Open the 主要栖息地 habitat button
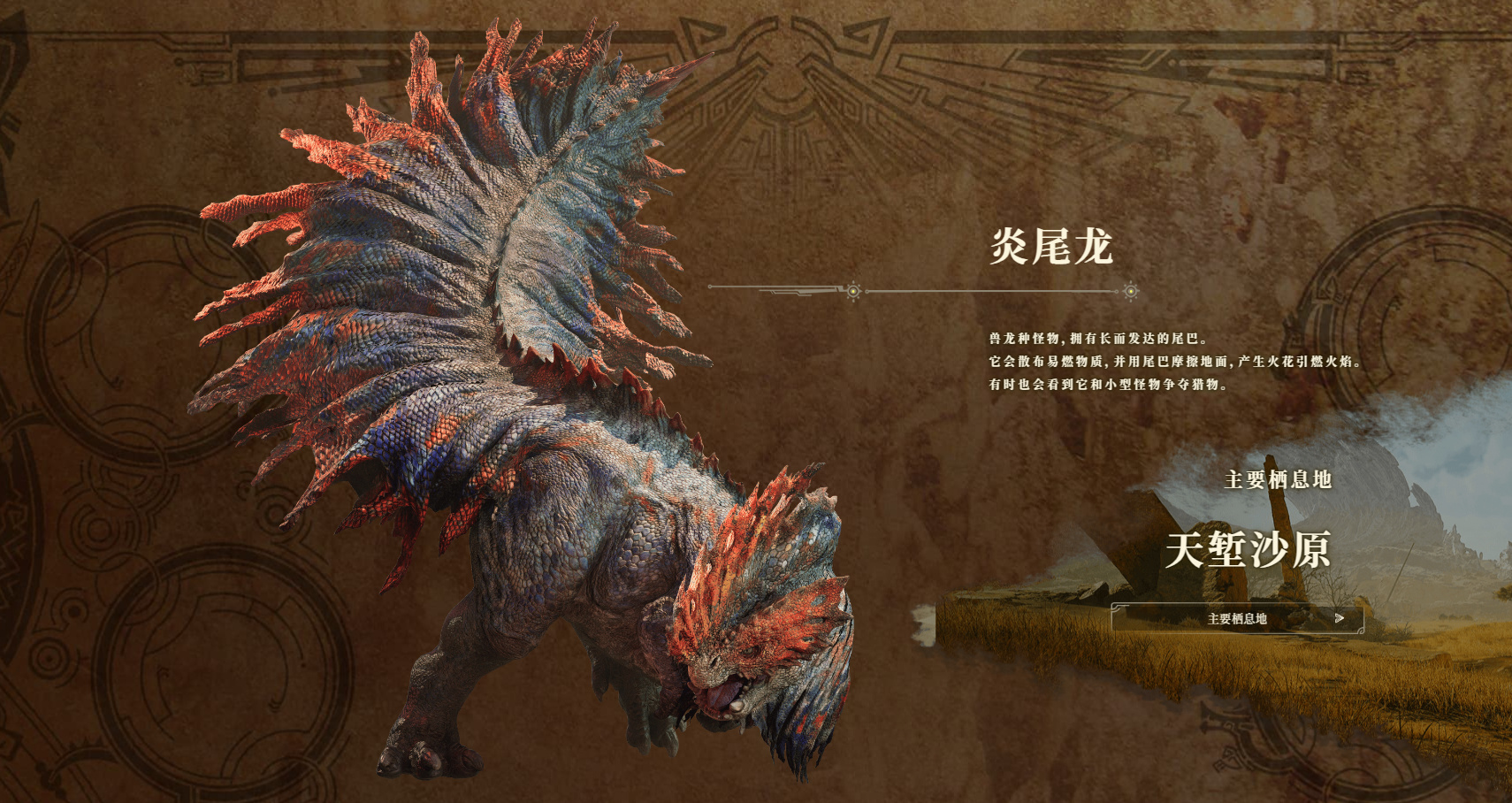Viewport: 1512px width, 803px height. (1237, 618)
